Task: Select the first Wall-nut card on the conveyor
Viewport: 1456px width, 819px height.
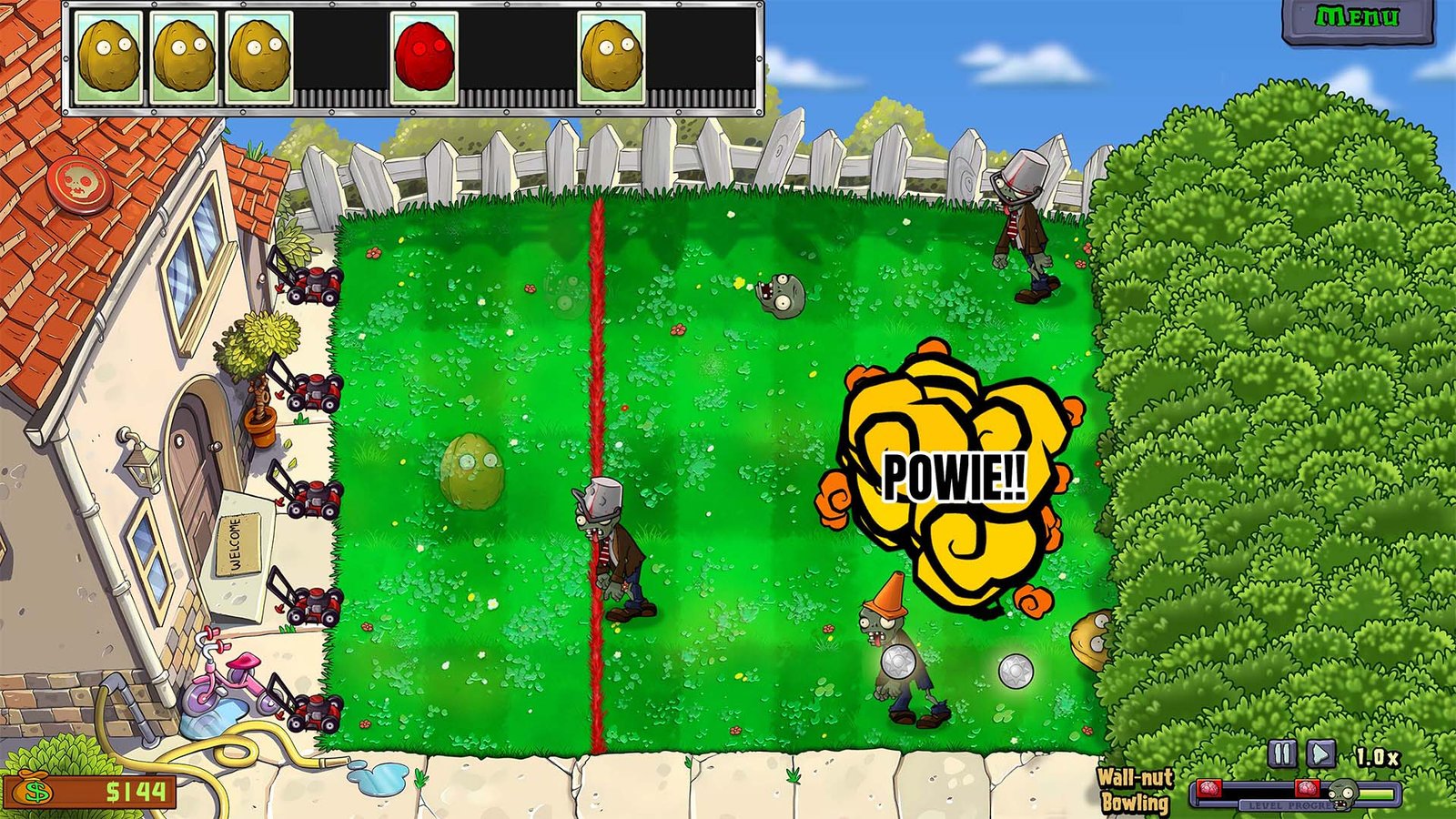Action: pos(109,56)
